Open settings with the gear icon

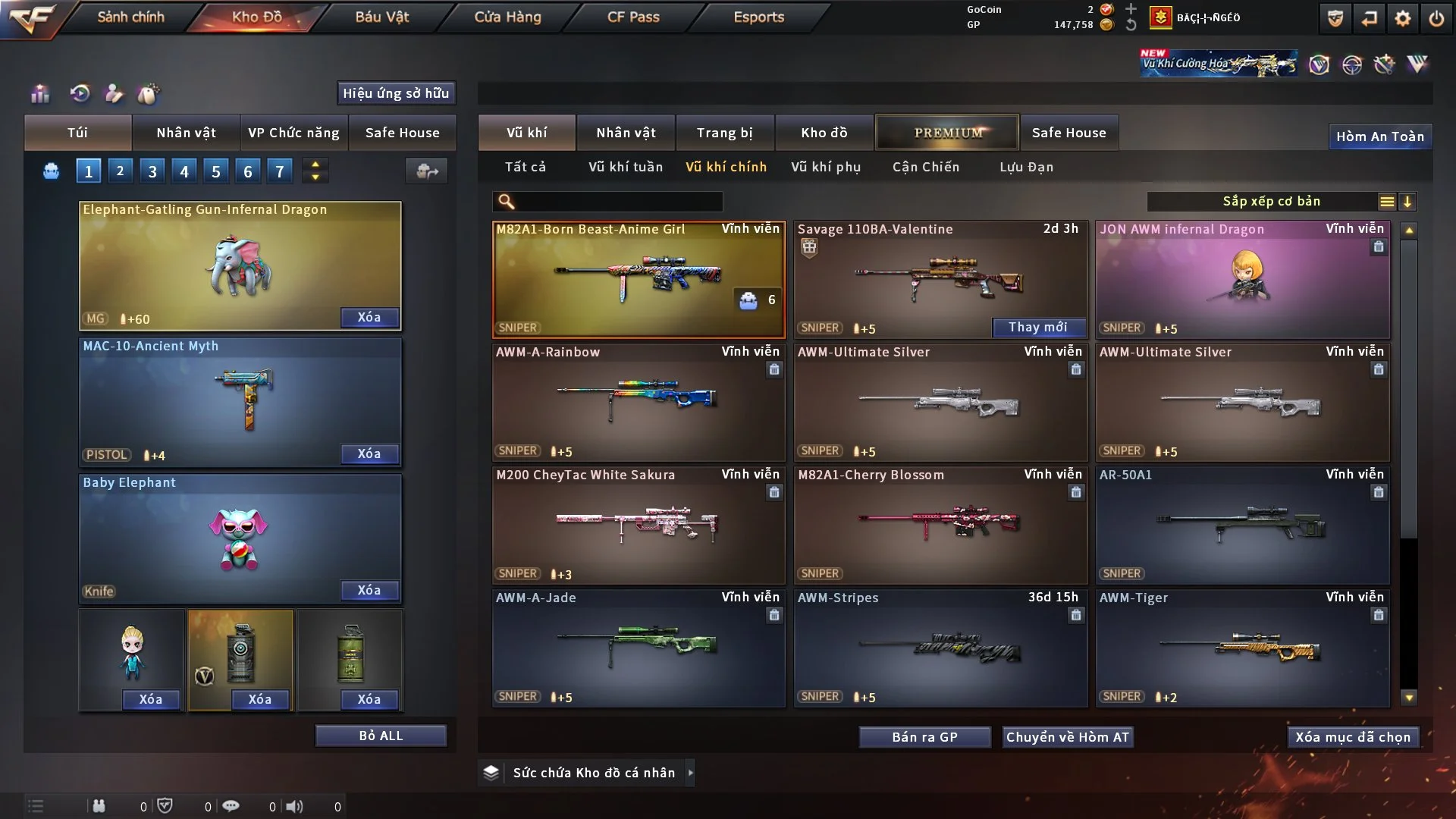pos(1402,18)
